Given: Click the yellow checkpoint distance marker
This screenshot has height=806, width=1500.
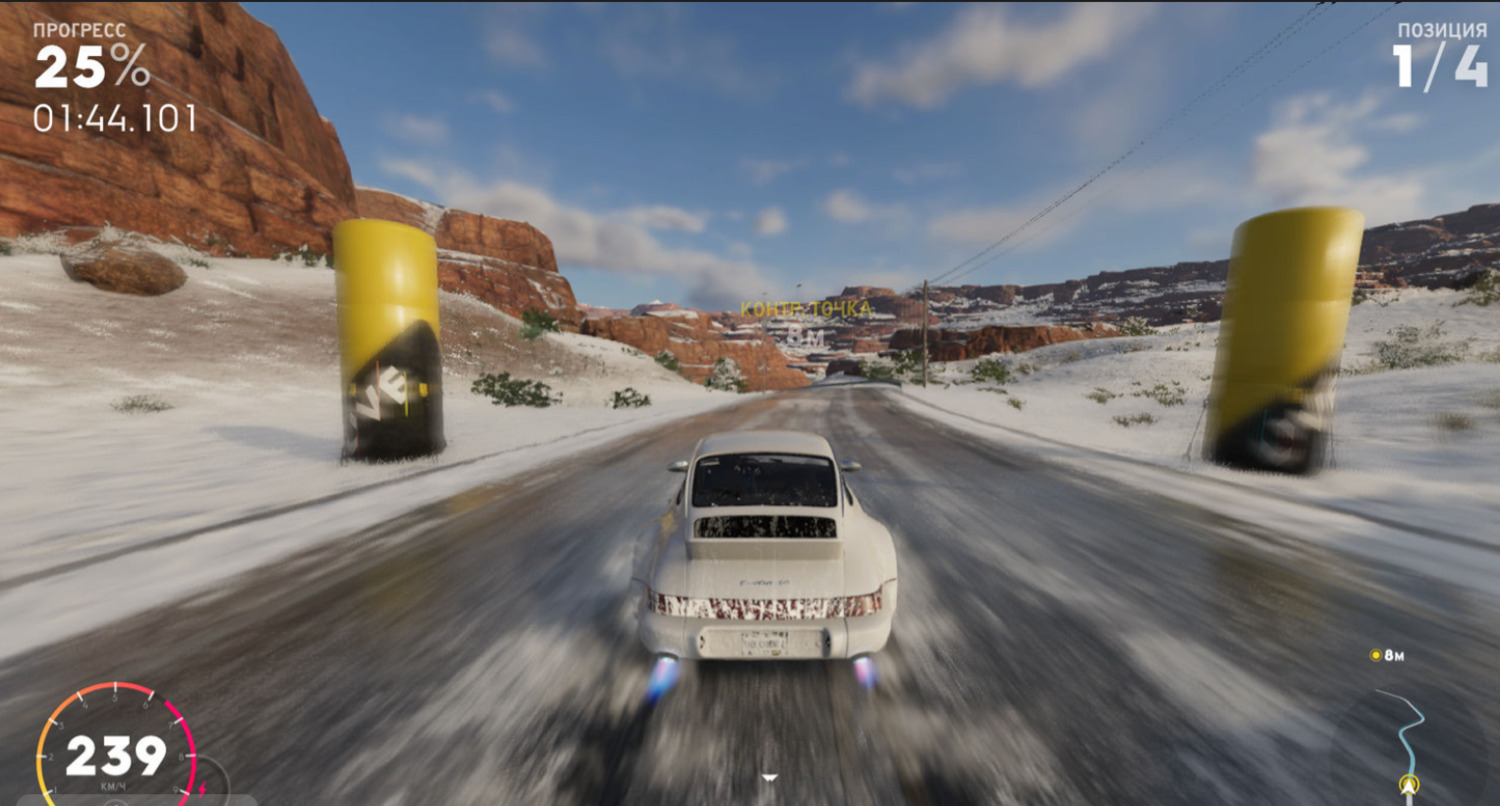Looking at the screenshot, I should point(1376,656).
